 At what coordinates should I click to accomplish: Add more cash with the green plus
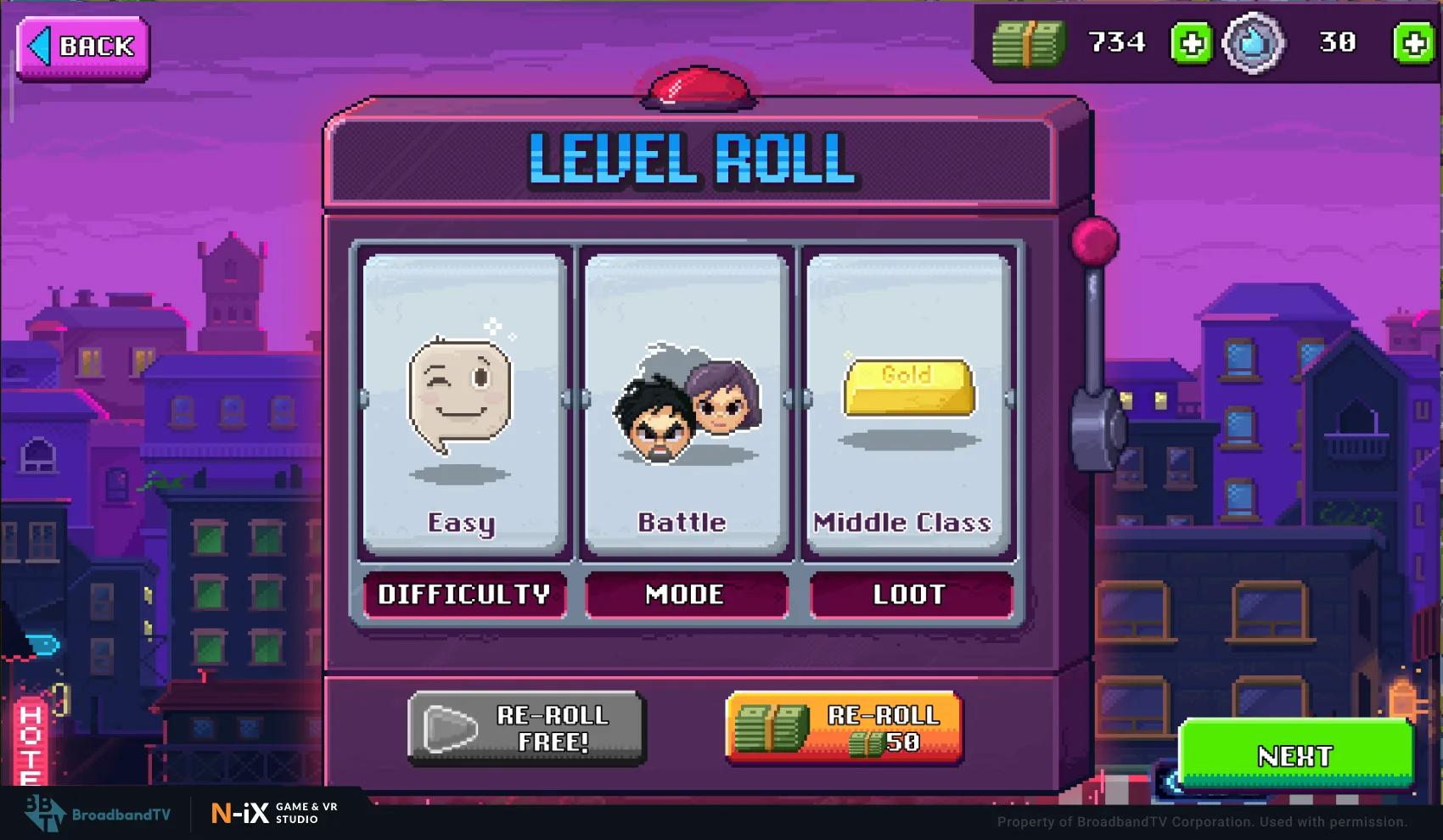tap(1191, 43)
